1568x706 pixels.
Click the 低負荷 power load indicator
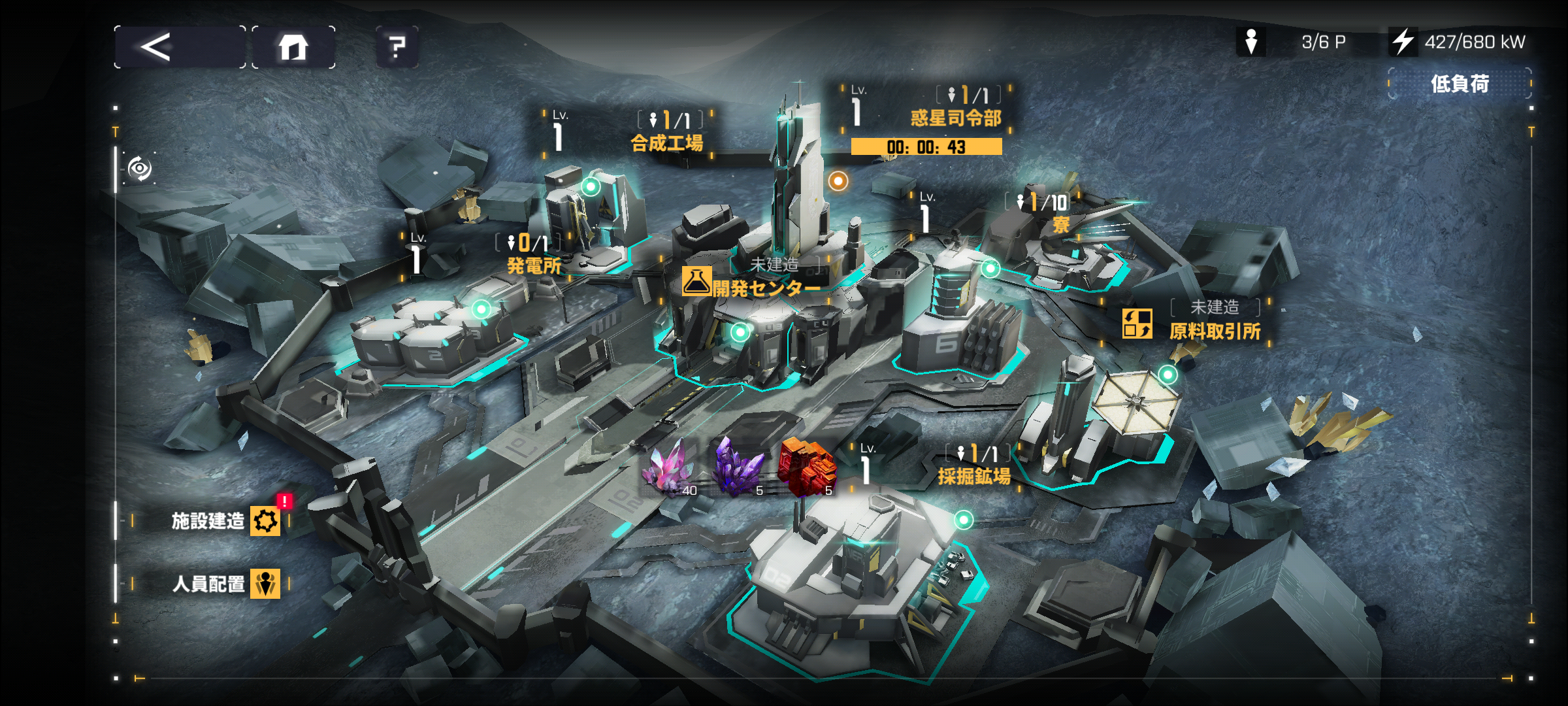point(1460,84)
